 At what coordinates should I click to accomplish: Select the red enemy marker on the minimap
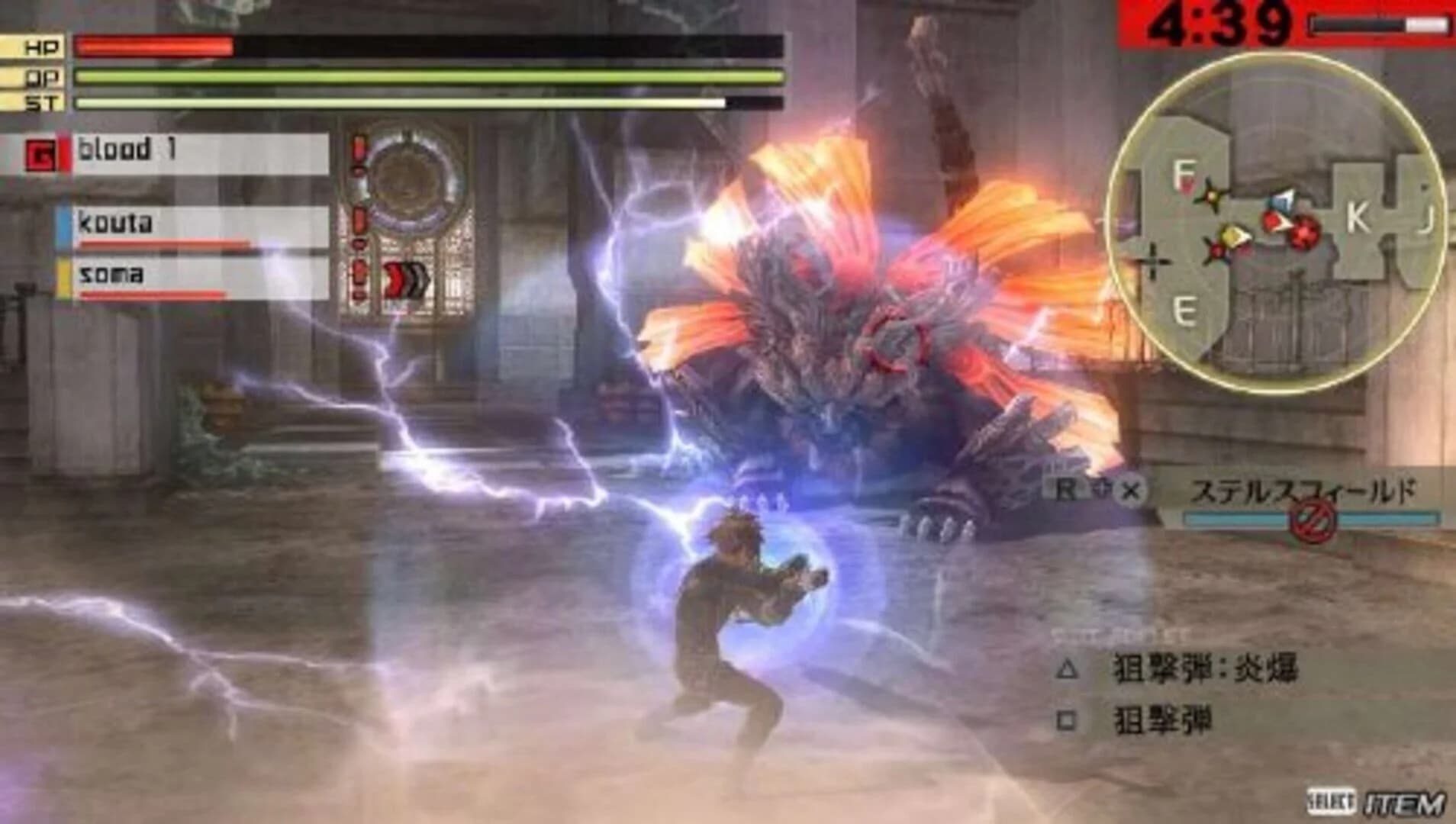coord(1303,233)
